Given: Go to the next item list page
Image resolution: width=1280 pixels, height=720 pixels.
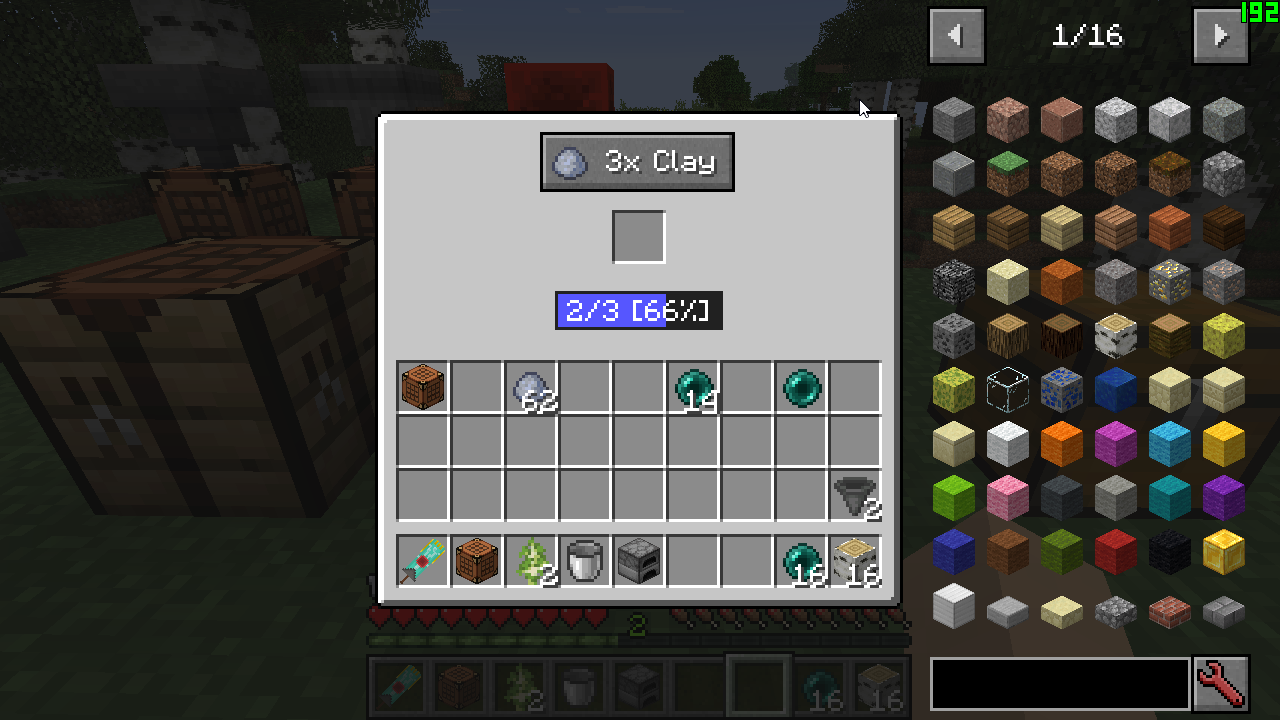Looking at the screenshot, I should coord(1220,36).
